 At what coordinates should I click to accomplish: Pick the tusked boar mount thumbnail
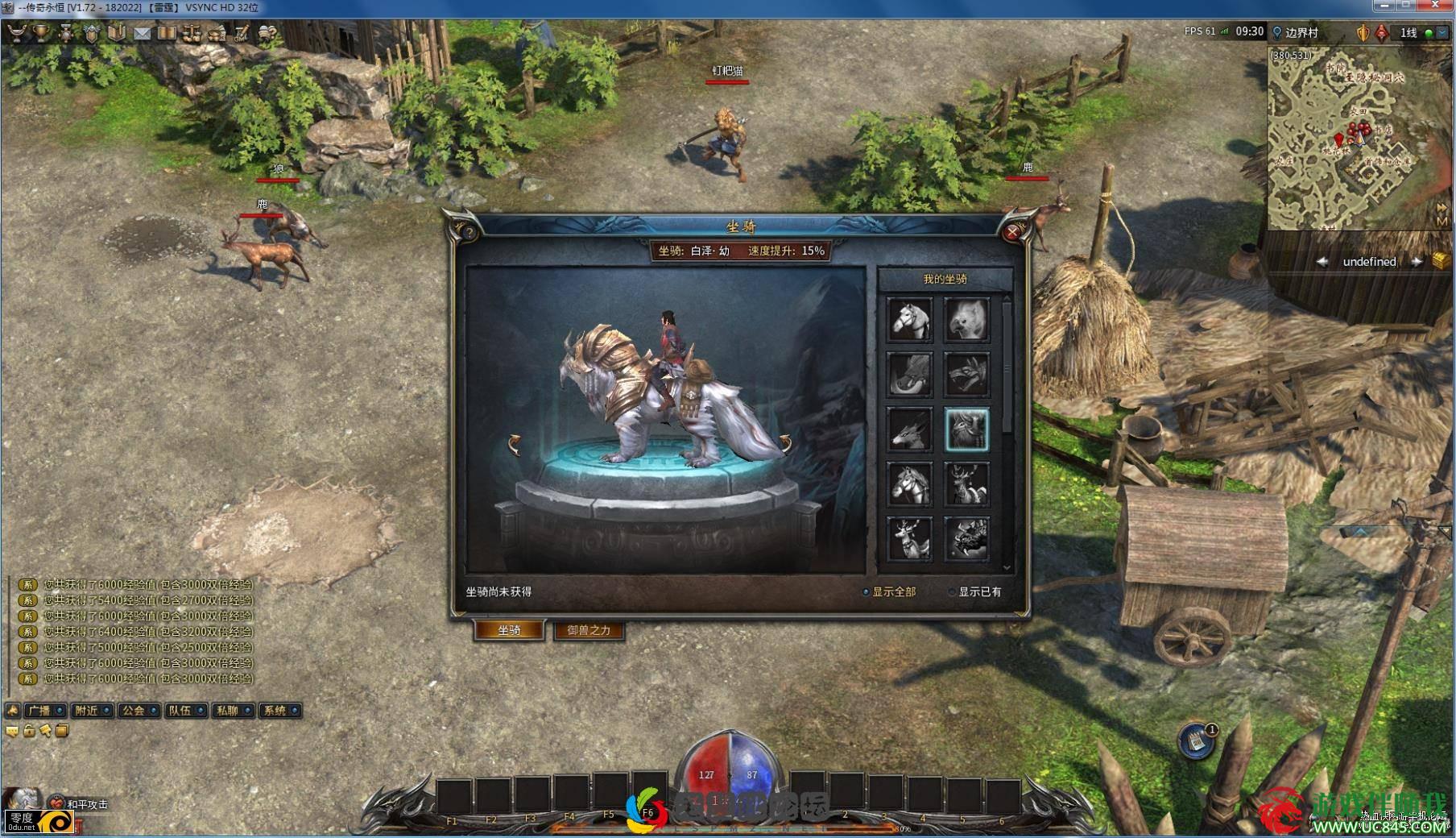pyautogui.click(x=910, y=375)
